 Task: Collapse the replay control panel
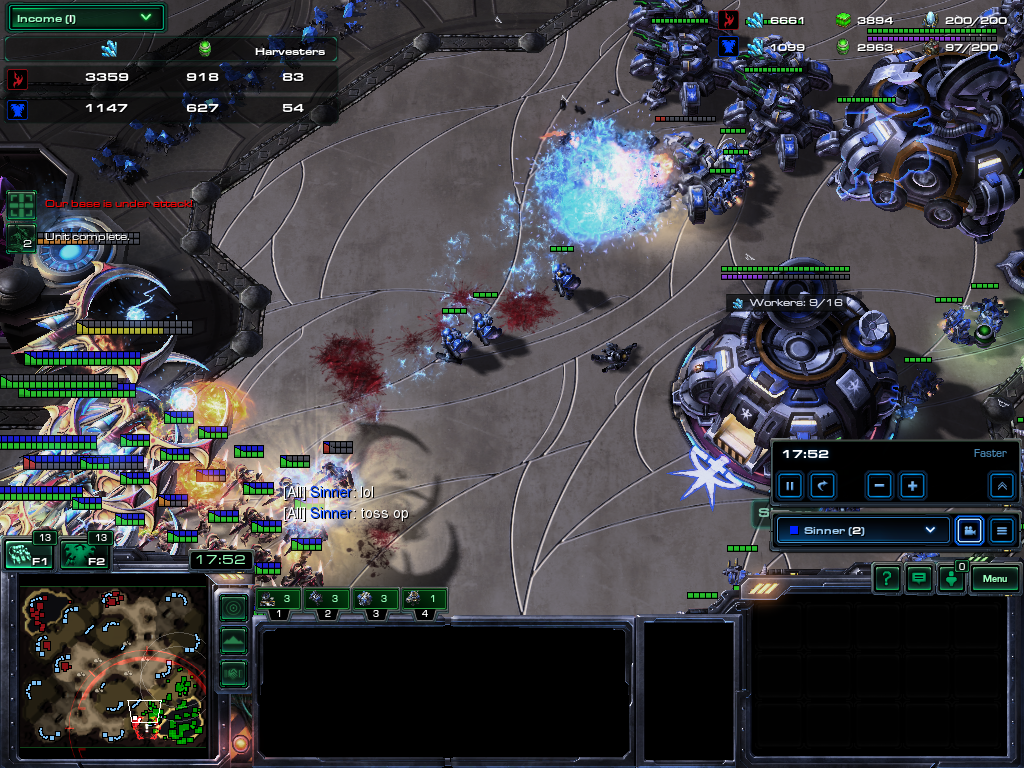pos(1001,486)
